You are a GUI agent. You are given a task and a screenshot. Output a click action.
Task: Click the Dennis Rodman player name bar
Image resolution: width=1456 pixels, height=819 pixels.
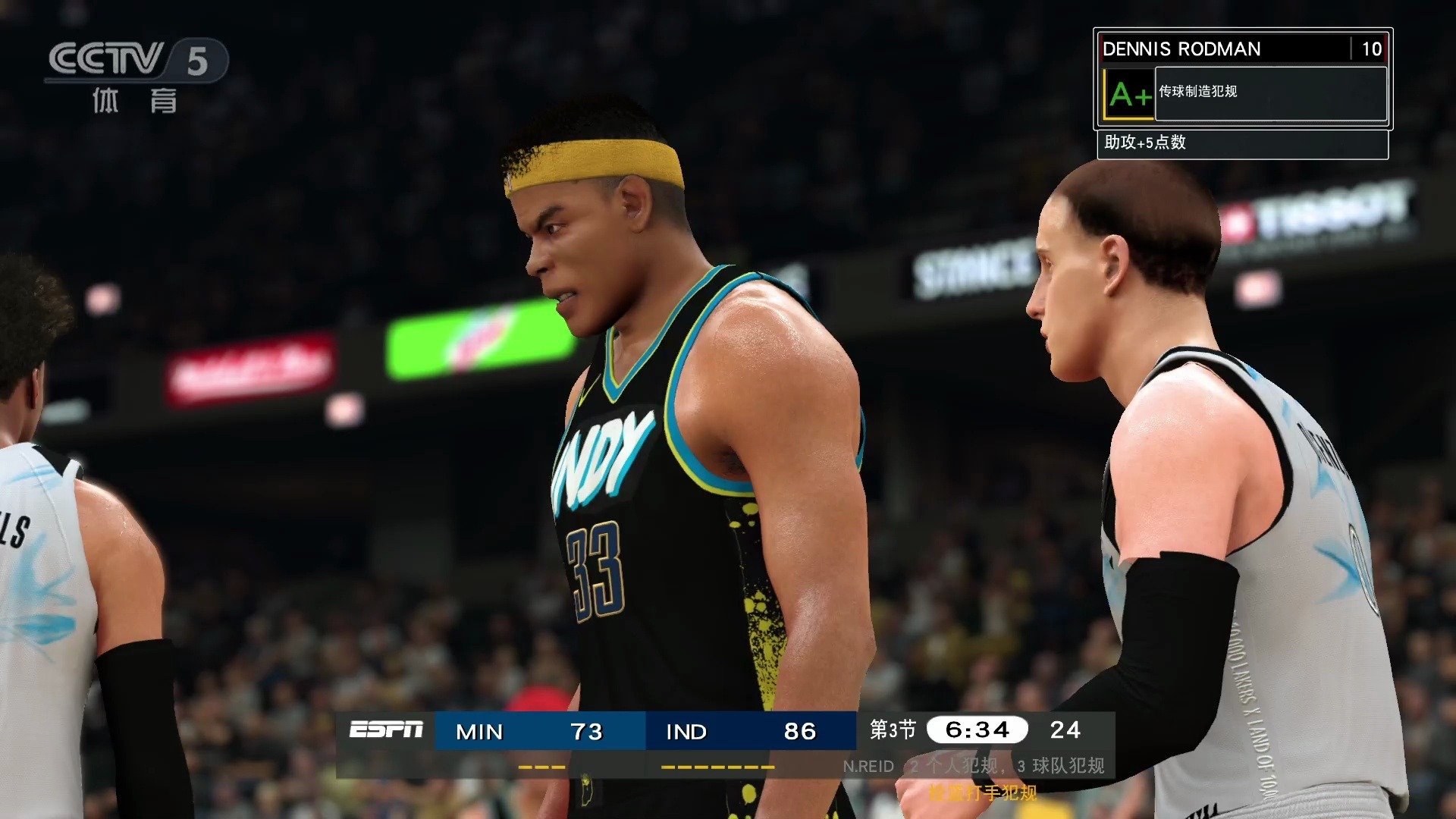pyautogui.click(x=1224, y=49)
